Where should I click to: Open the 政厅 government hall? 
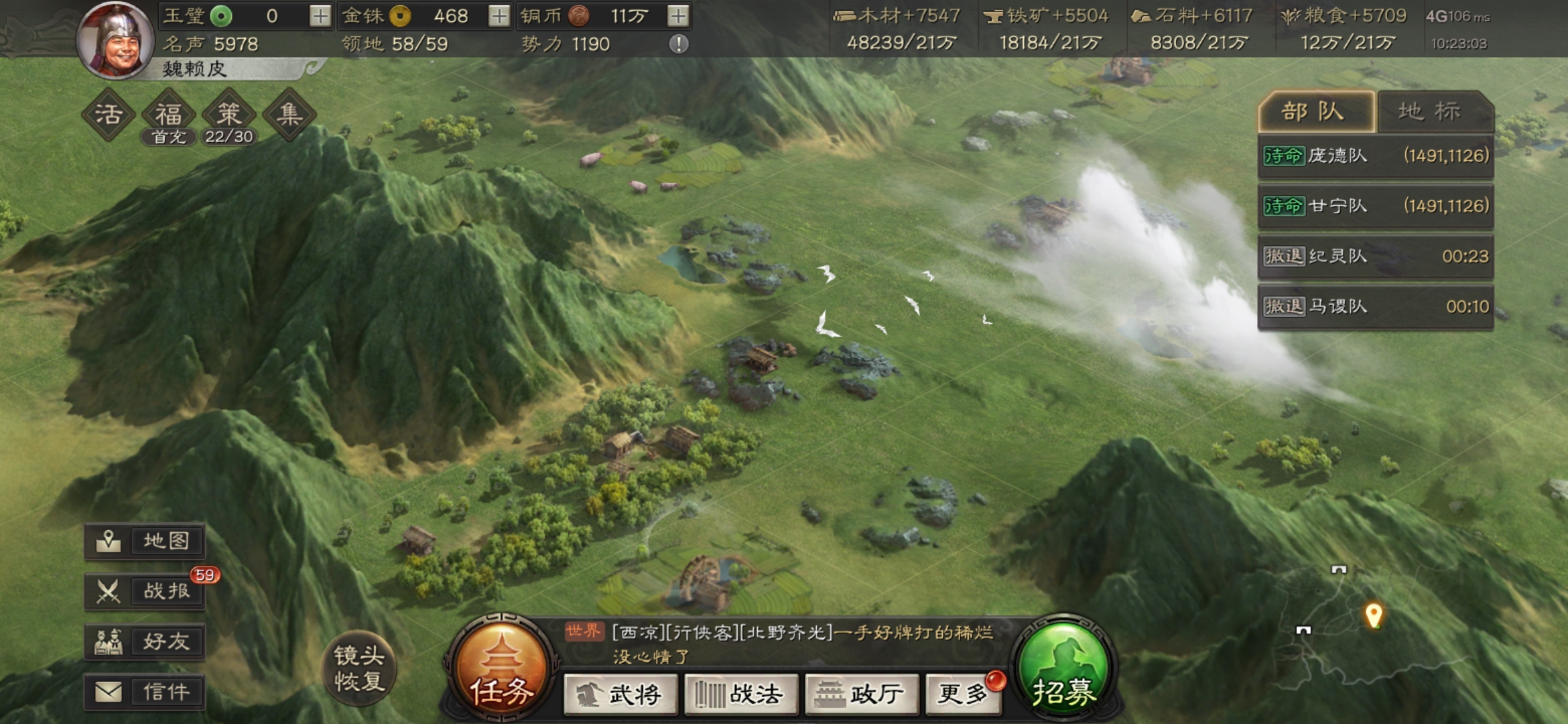(x=861, y=695)
